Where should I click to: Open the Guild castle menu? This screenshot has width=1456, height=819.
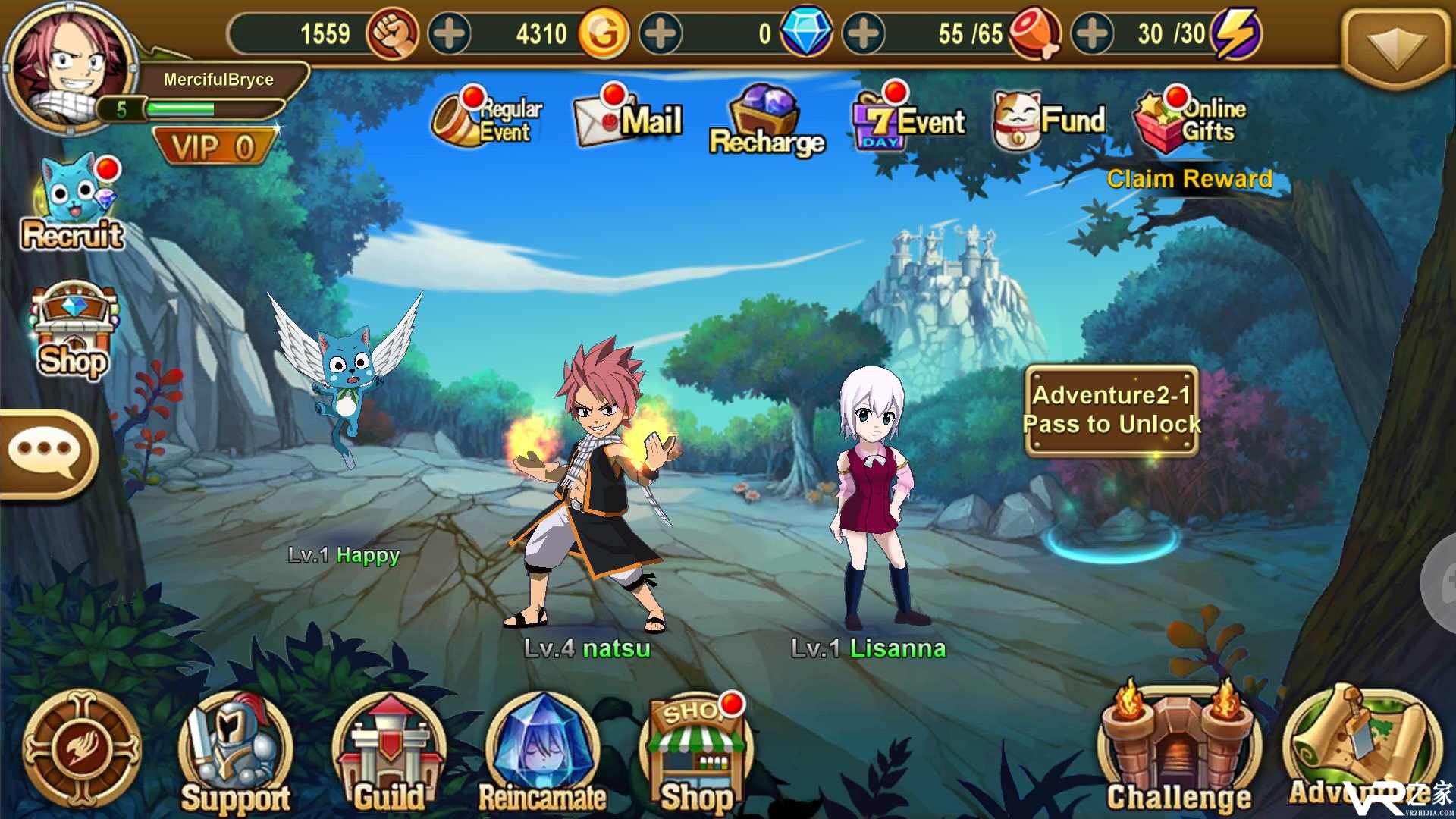coord(389,751)
